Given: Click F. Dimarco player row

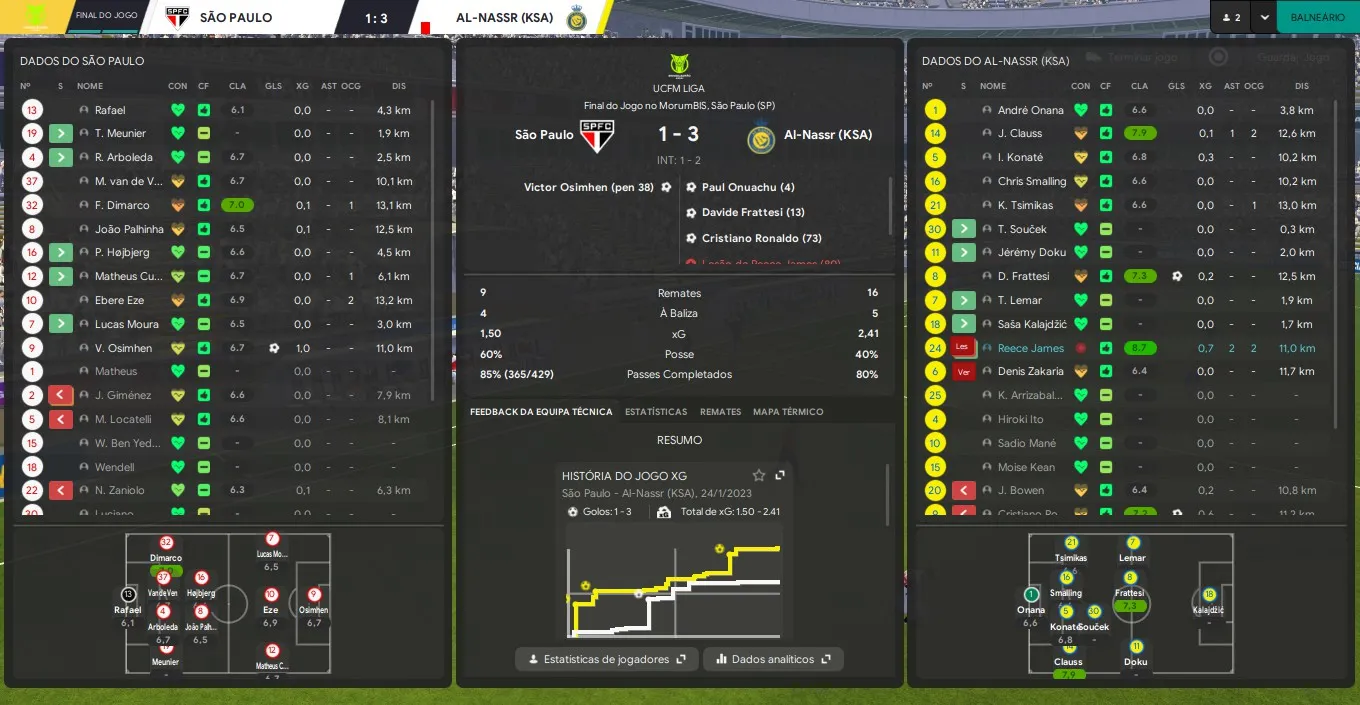Looking at the screenshot, I should [x=122, y=205].
